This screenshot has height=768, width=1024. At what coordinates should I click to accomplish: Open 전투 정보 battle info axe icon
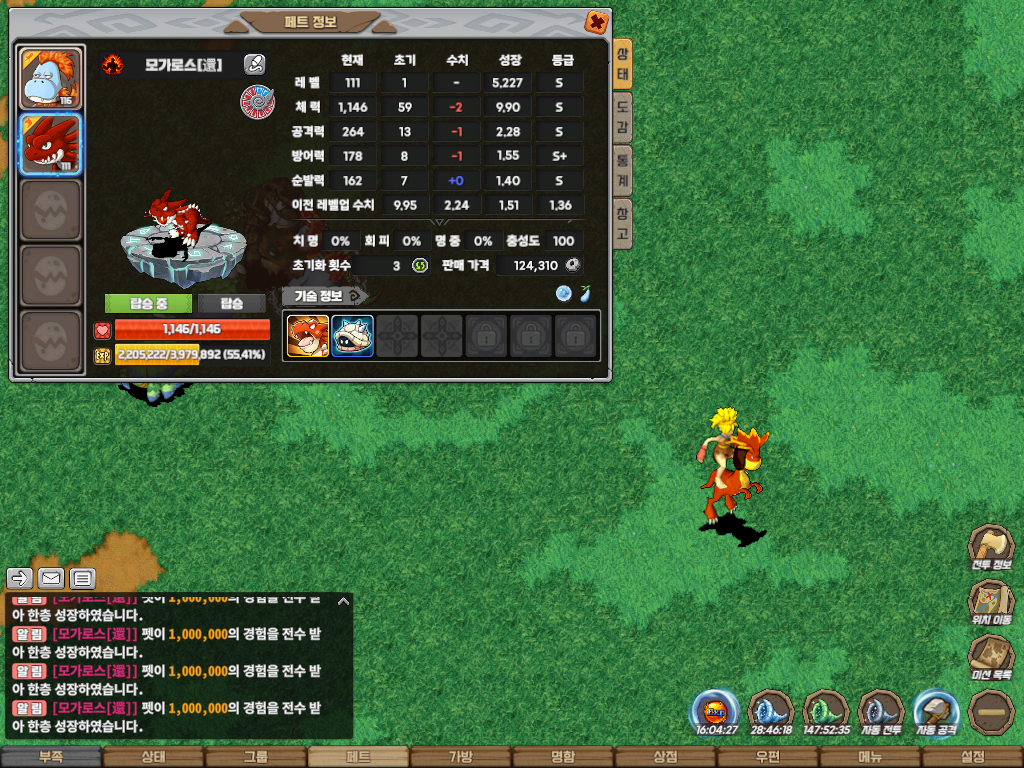[x=990, y=546]
